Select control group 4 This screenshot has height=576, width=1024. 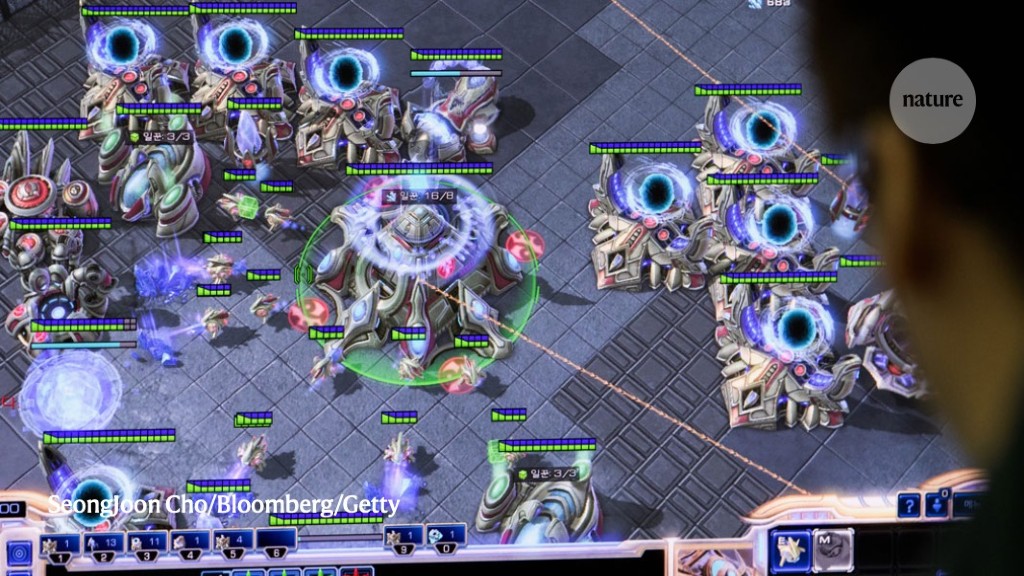click(188, 547)
